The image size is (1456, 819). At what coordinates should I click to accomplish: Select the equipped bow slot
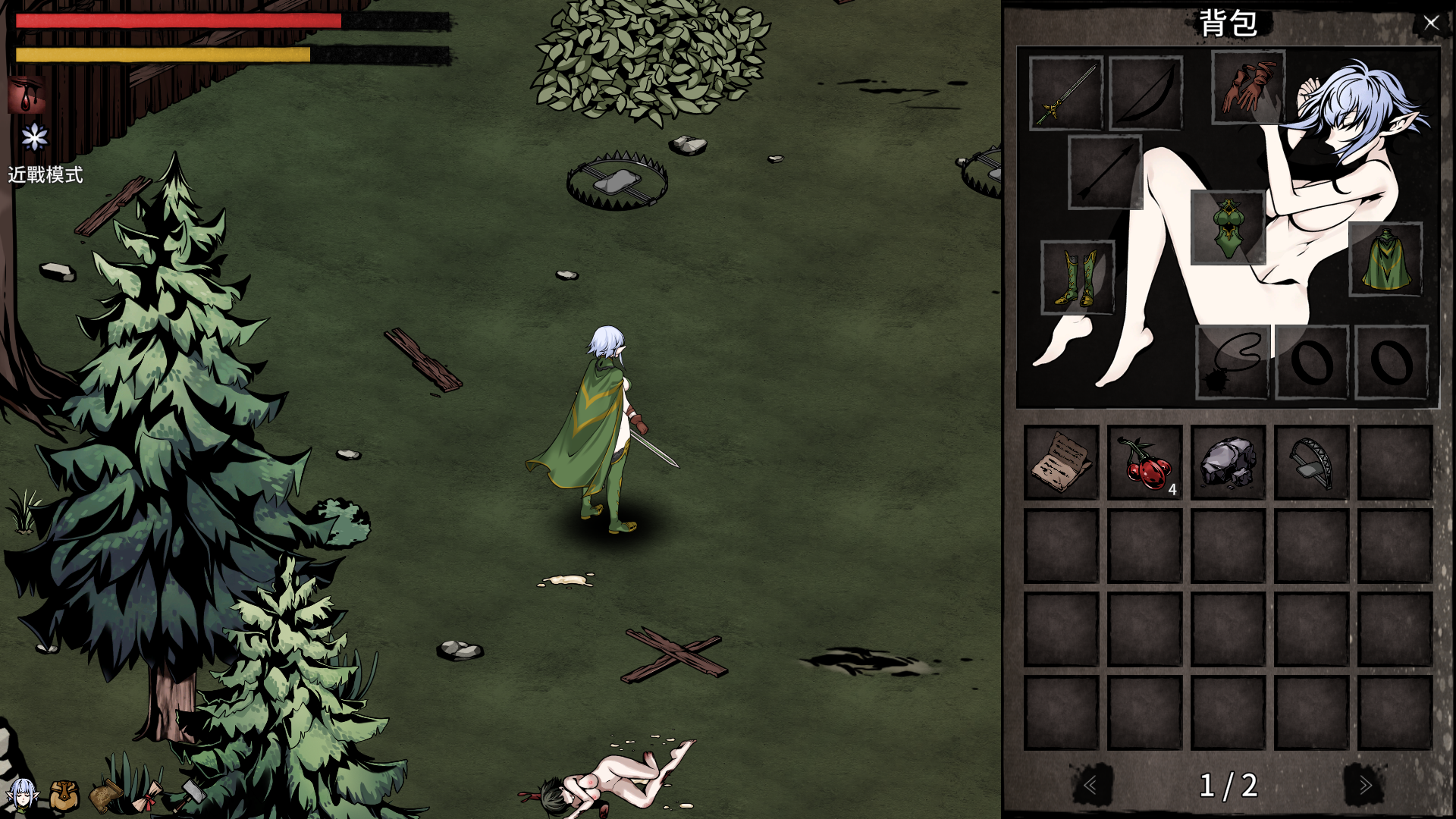pos(1146,93)
